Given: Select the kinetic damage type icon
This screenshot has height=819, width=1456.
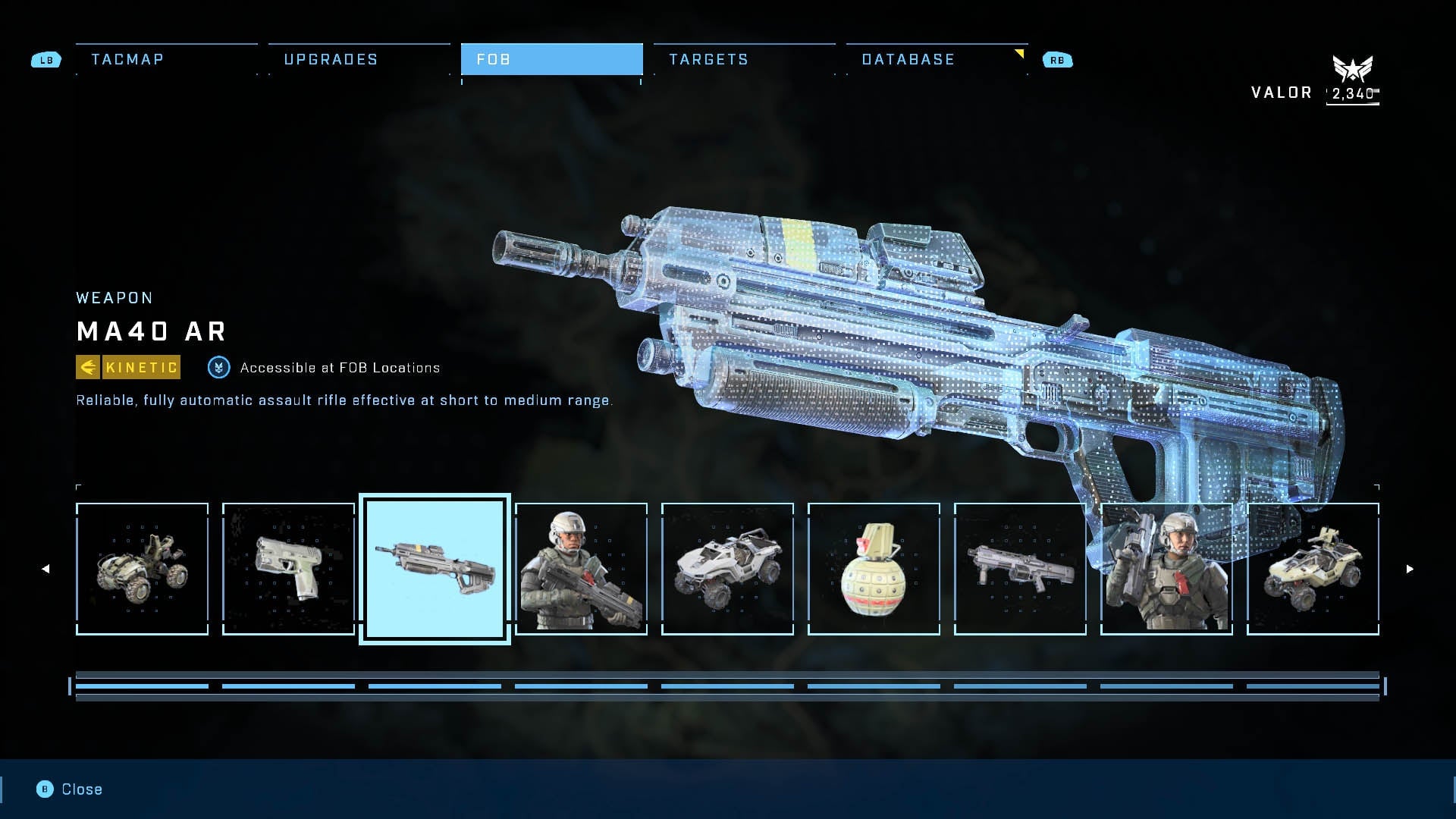Looking at the screenshot, I should 89,367.
